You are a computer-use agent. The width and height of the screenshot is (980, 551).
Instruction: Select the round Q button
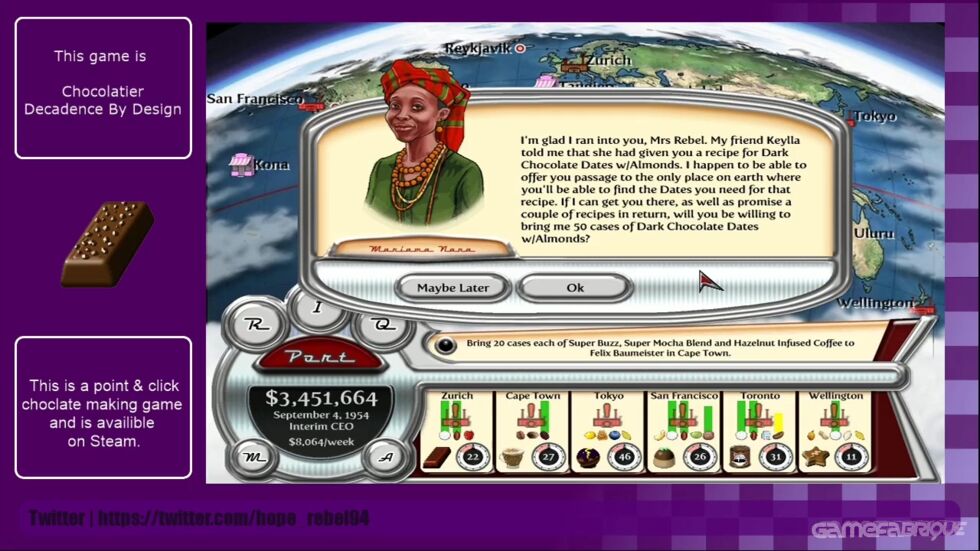pos(381,324)
